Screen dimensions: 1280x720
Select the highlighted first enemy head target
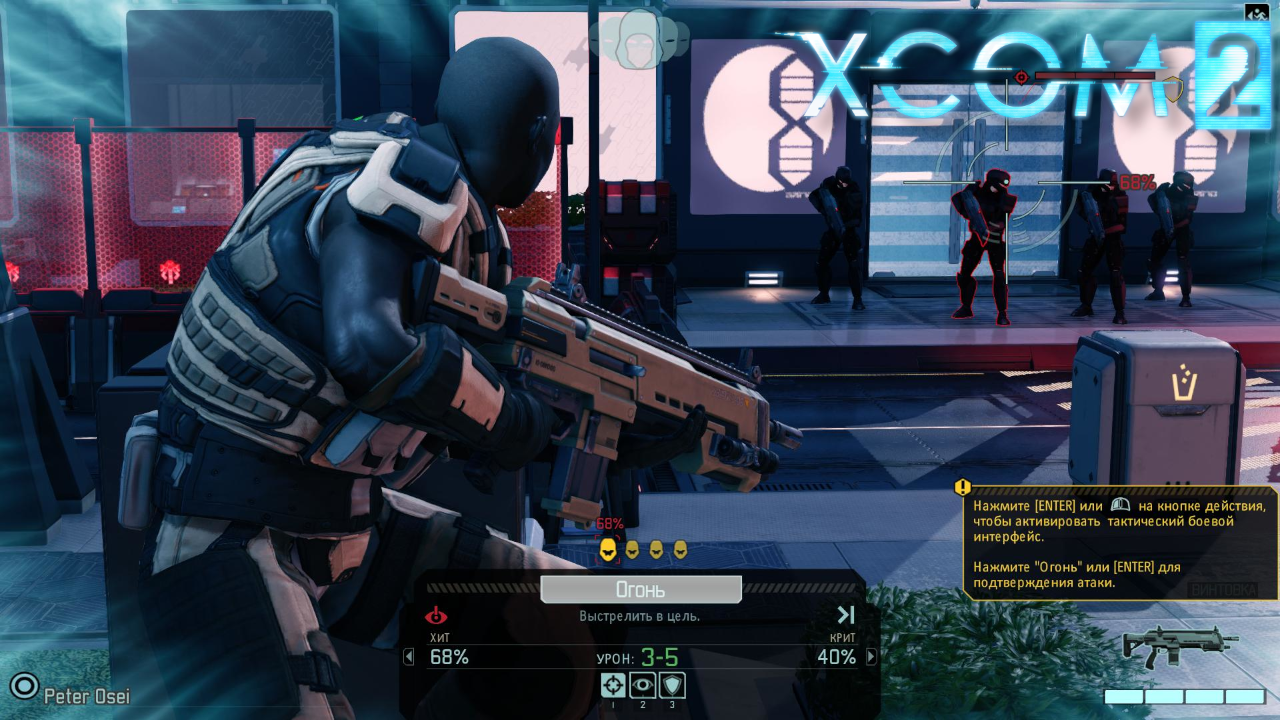[x=607, y=549]
